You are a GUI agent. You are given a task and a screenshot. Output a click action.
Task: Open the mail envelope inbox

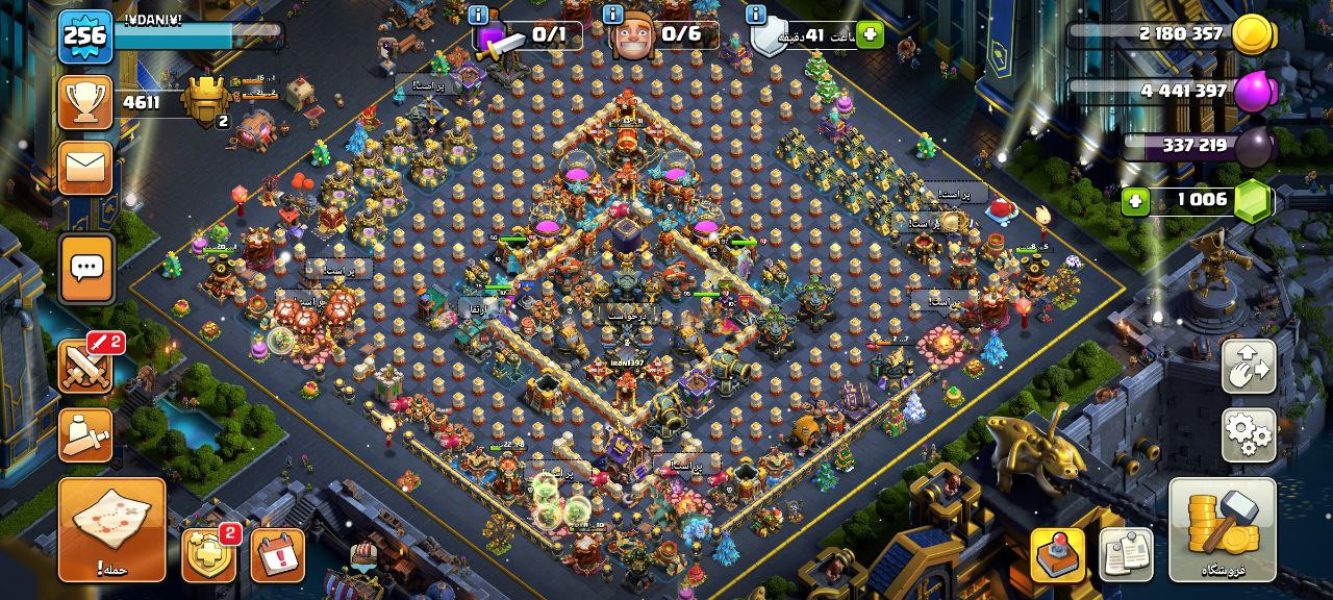(85, 167)
